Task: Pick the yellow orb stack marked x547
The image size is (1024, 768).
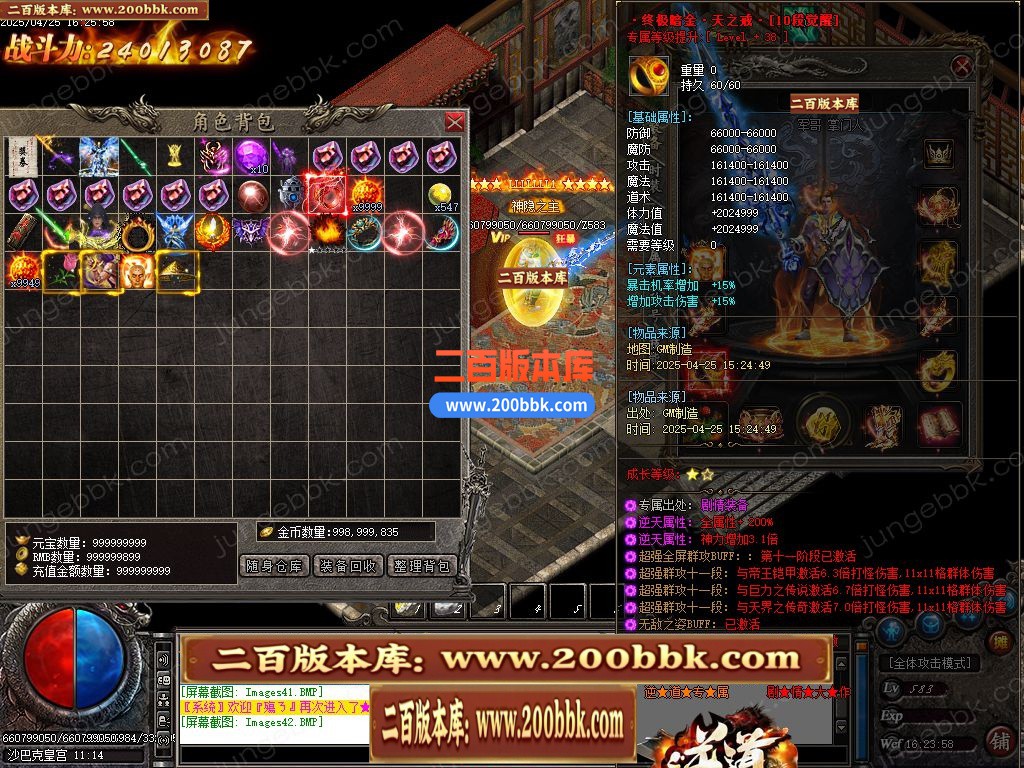Action: 443,195
